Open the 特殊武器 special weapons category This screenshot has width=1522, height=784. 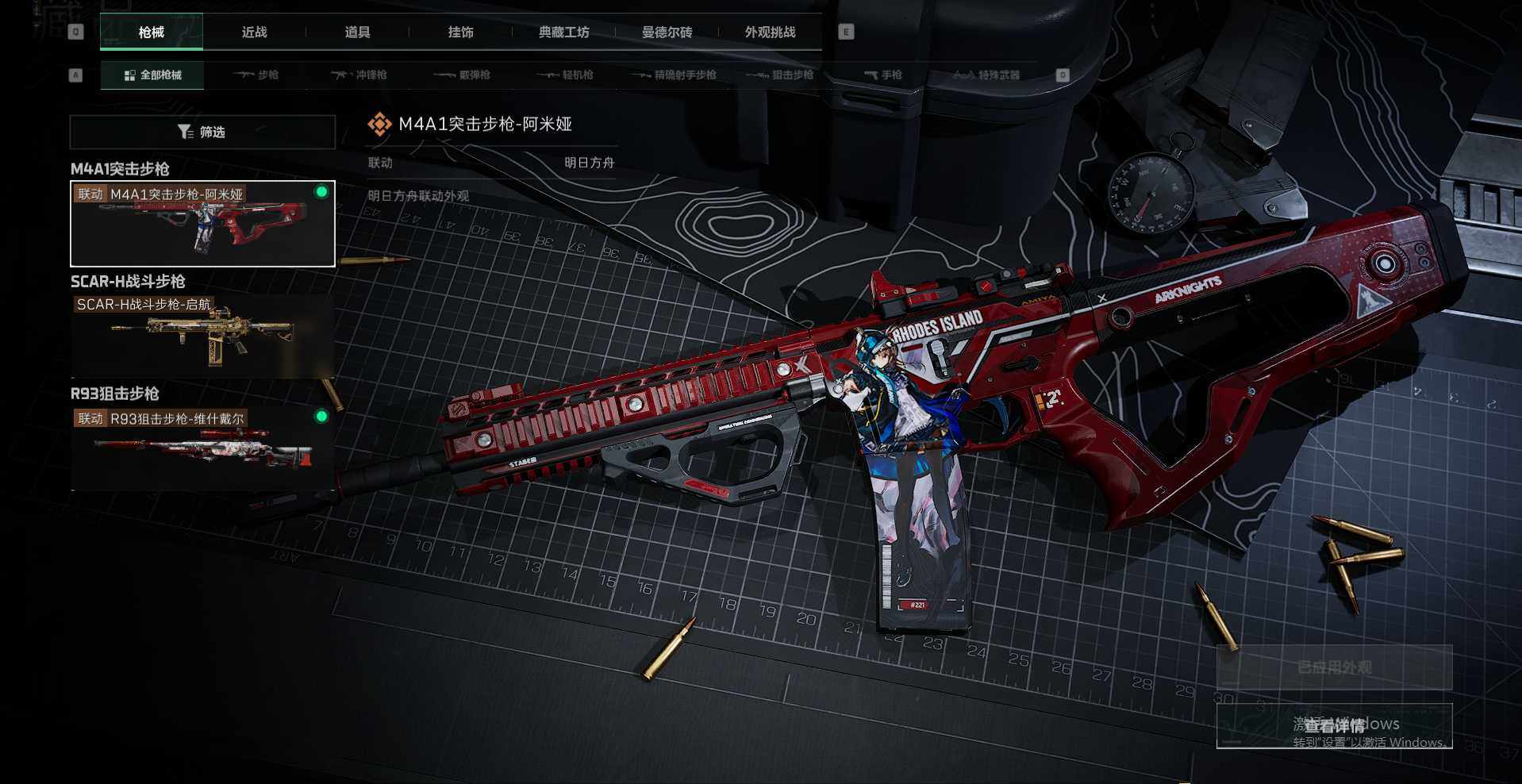tap(986, 75)
